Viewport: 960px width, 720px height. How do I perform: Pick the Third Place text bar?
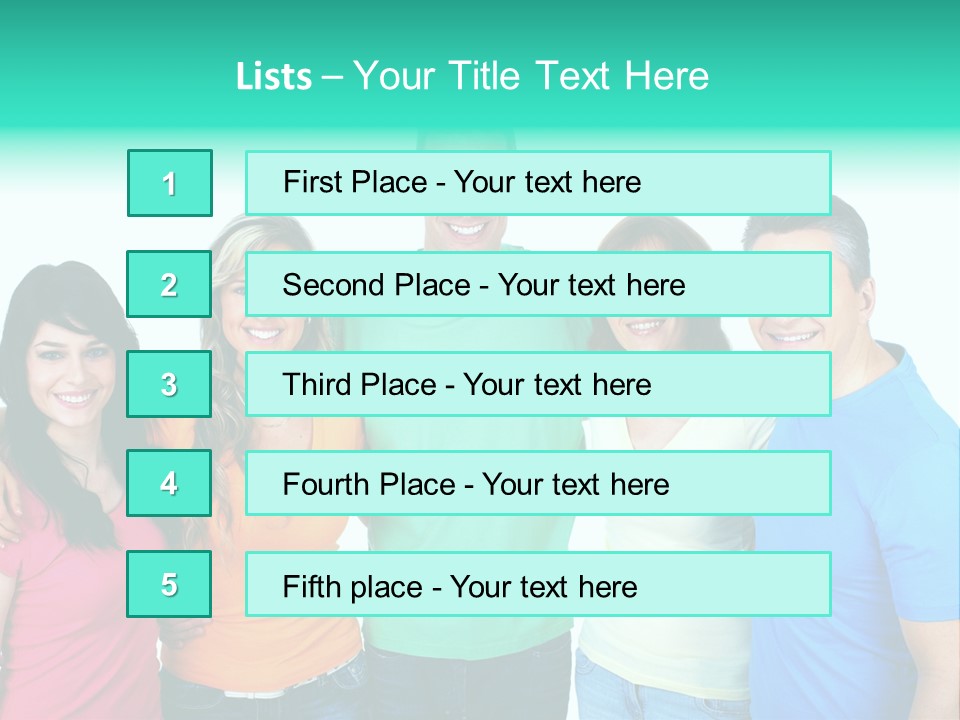[x=538, y=384]
